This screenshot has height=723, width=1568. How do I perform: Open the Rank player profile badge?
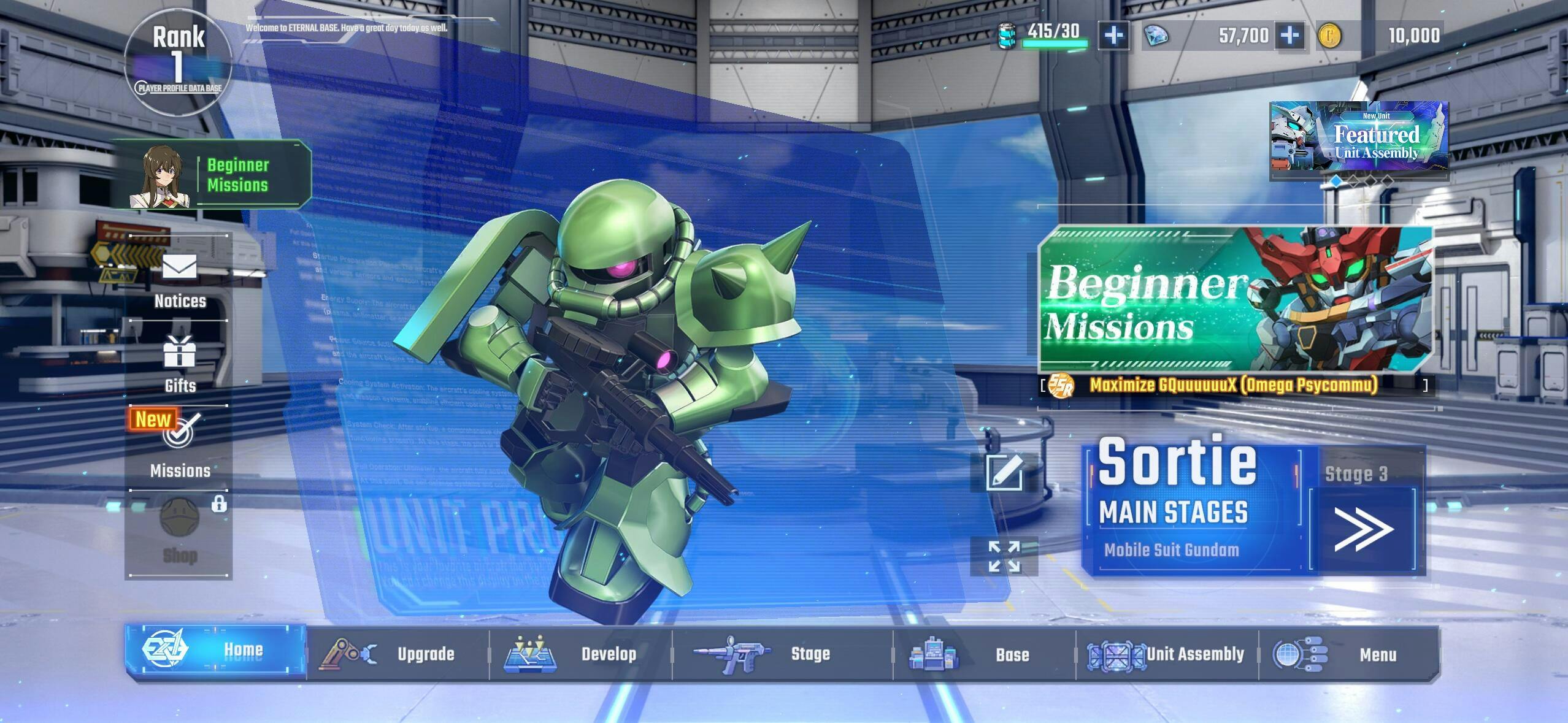pos(178,63)
